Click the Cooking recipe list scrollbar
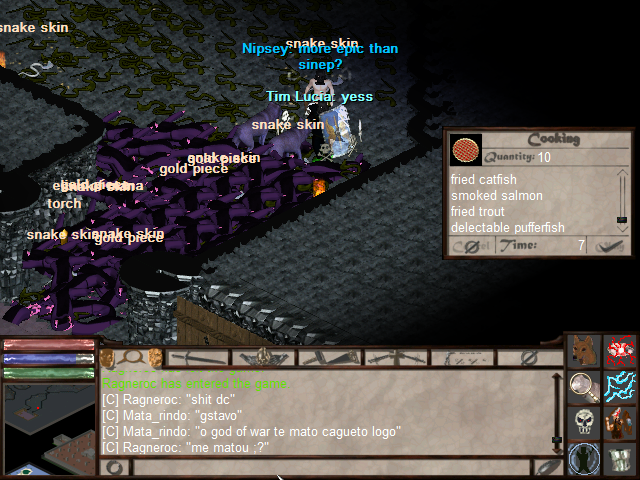The image size is (640, 480). (621, 202)
